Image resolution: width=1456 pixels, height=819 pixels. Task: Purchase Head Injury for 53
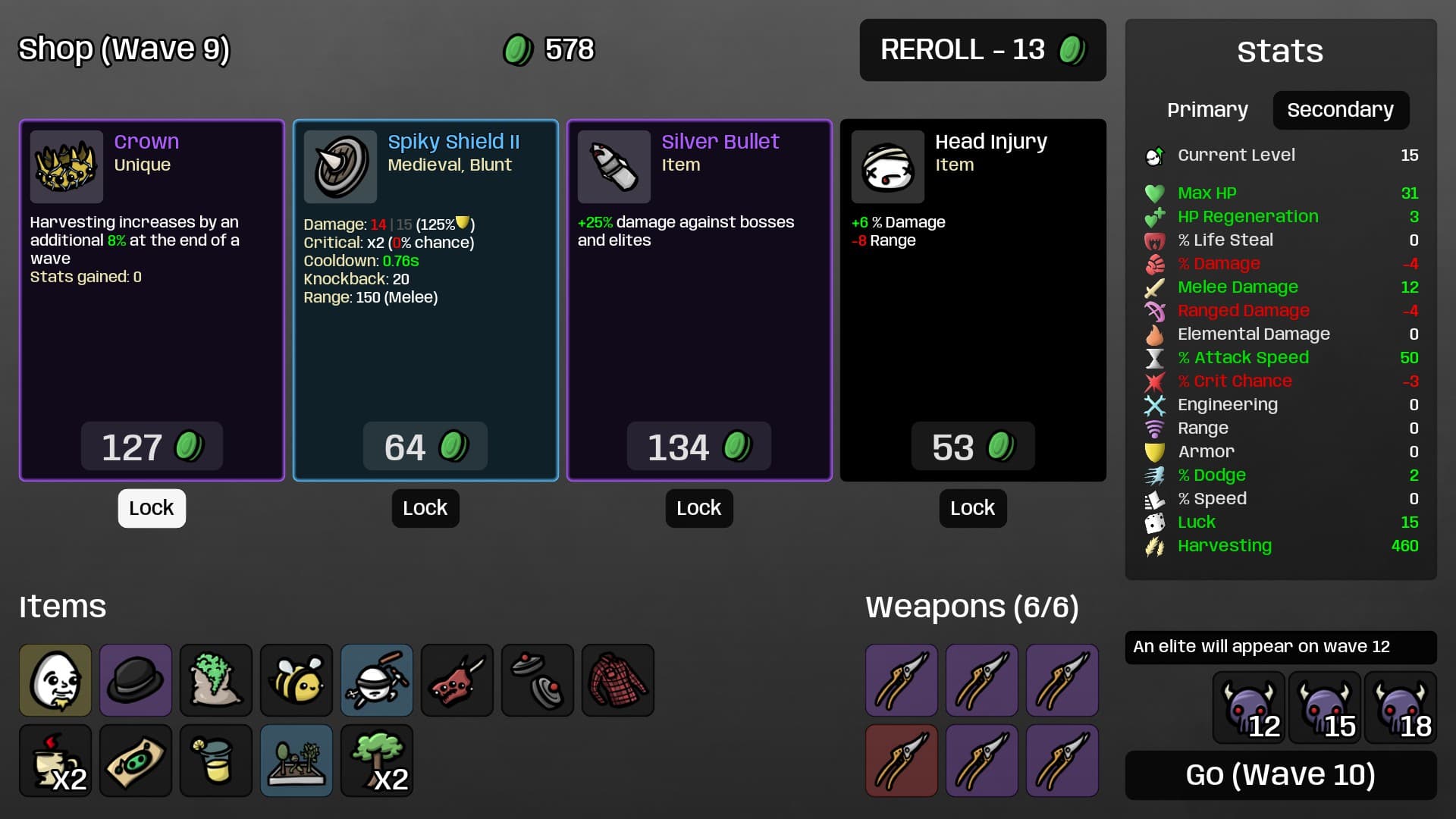coord(972,447)
